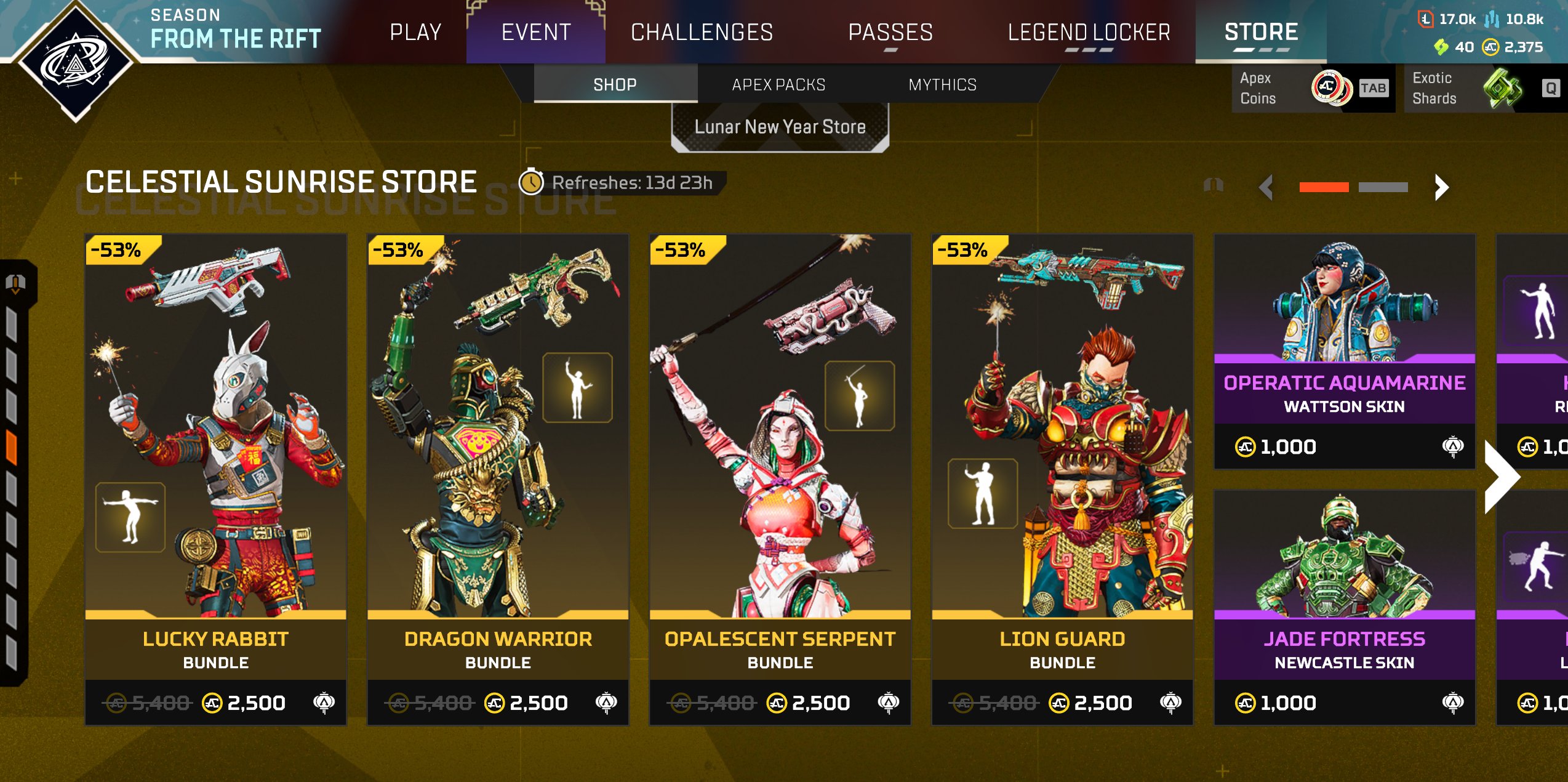The image size is (1568, 782).
Task: Choose the Jade Fortress Newcastle skin
Action: pyautogui.click(x=1344, y=607)
